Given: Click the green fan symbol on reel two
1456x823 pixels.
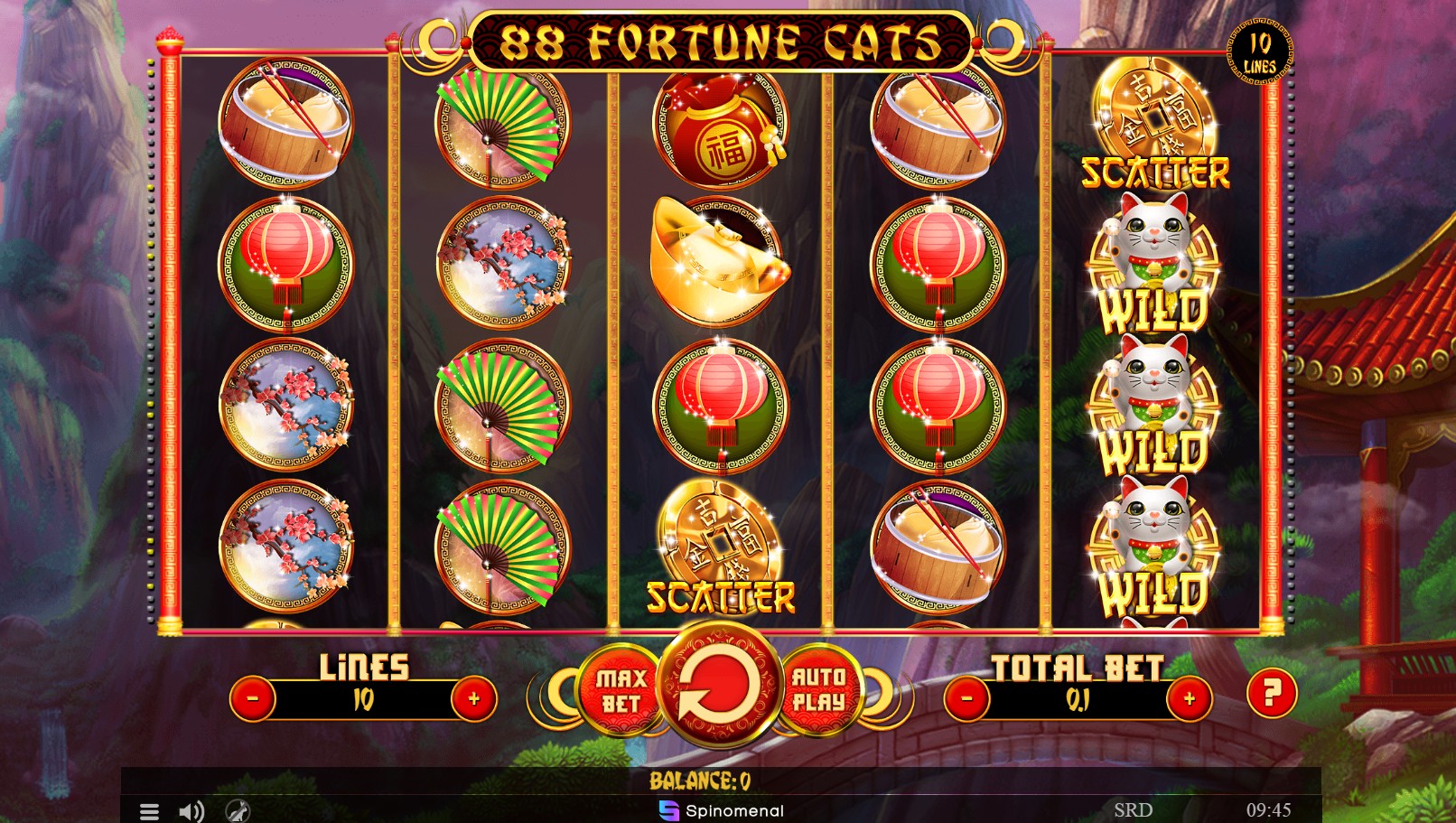Looking at the screenshot, I should (499, 126).
